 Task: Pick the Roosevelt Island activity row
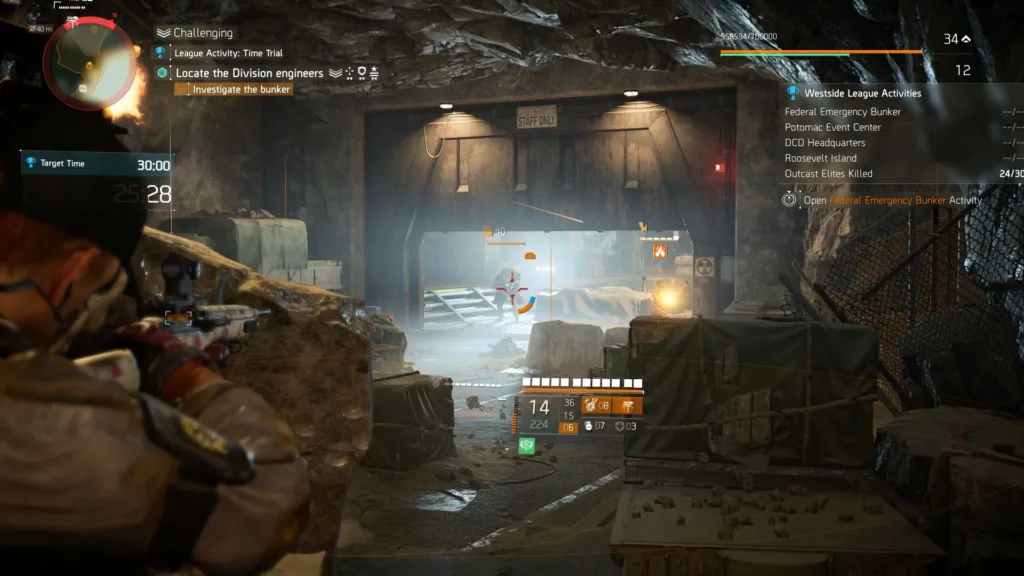(820, 158)
